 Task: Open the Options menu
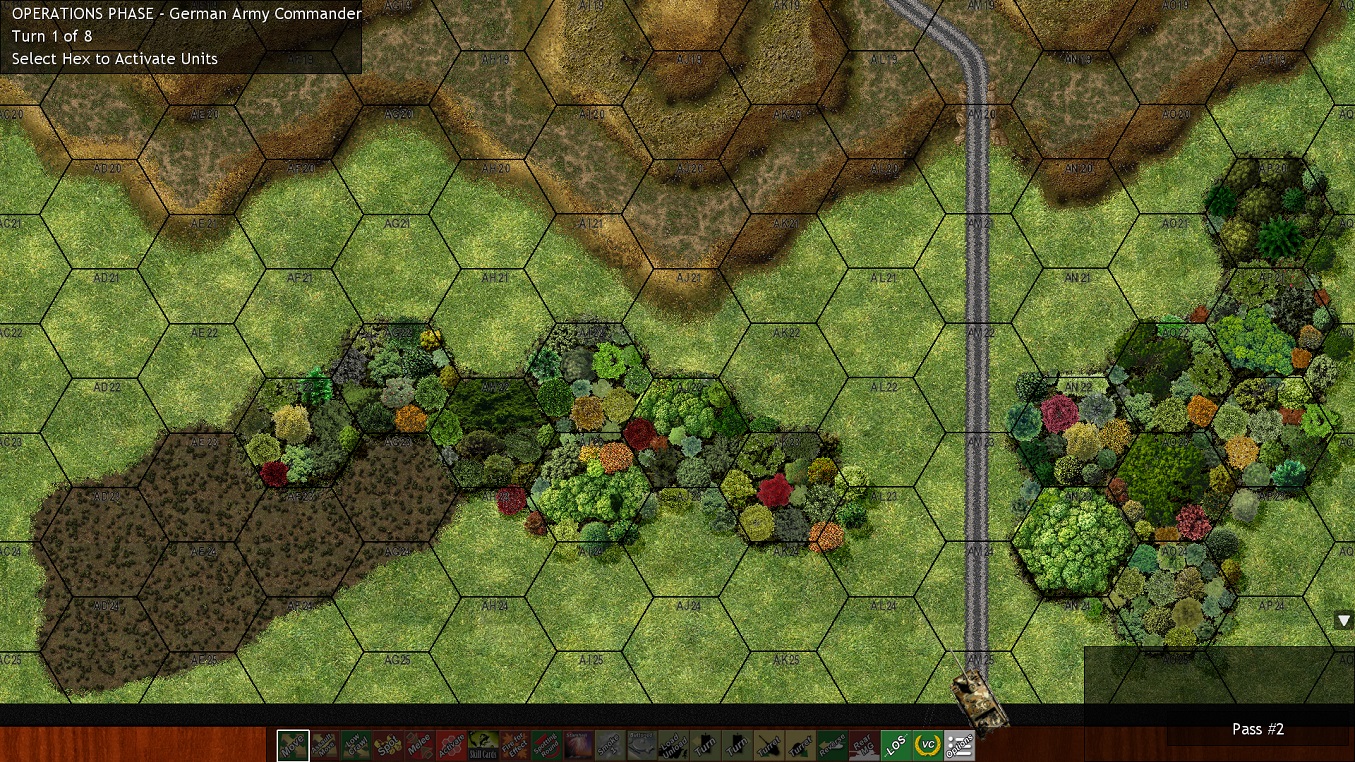pyautogui.click(x=958, y=746)
